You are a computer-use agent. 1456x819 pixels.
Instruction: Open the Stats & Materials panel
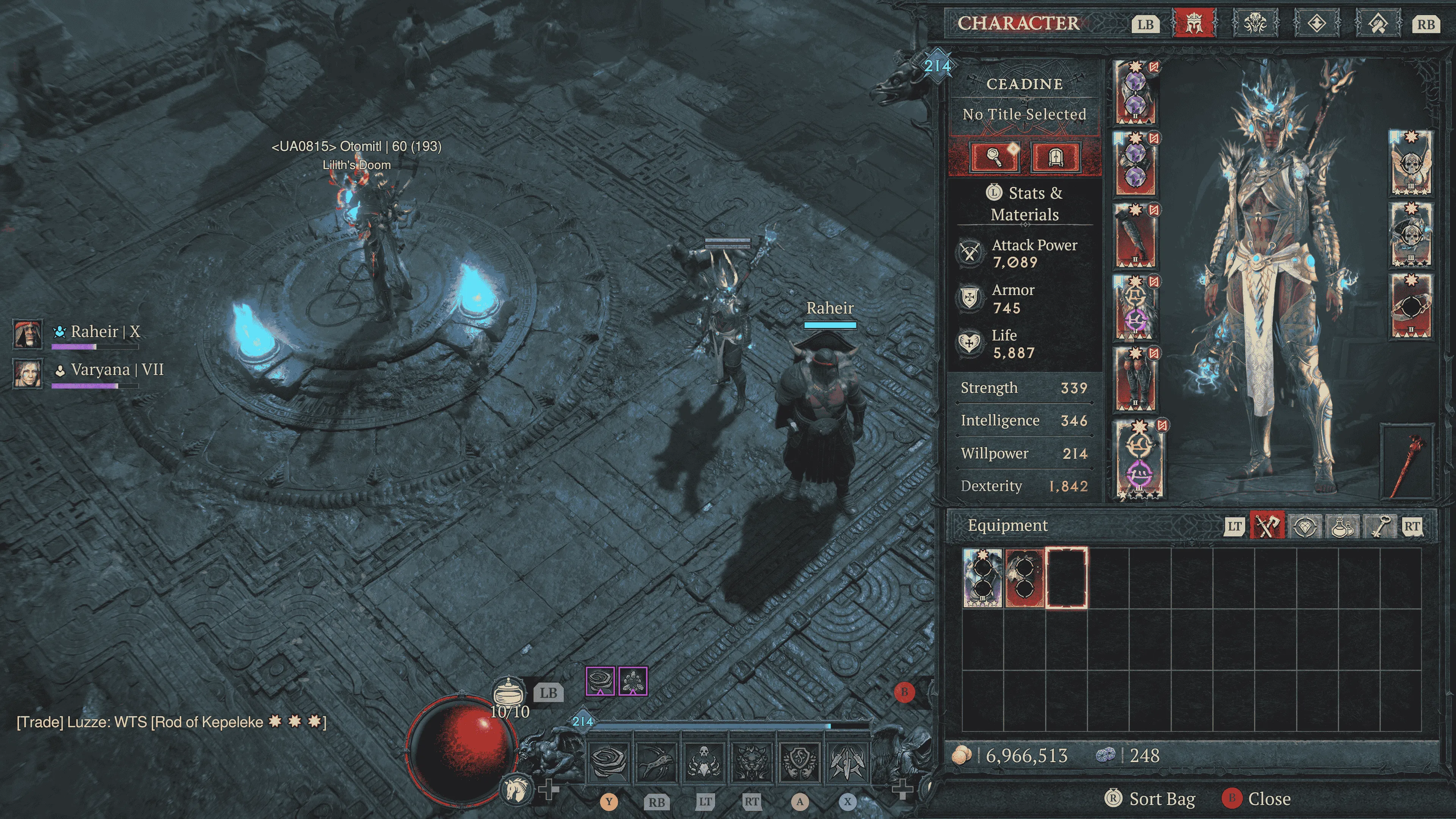coord(1025,204)
